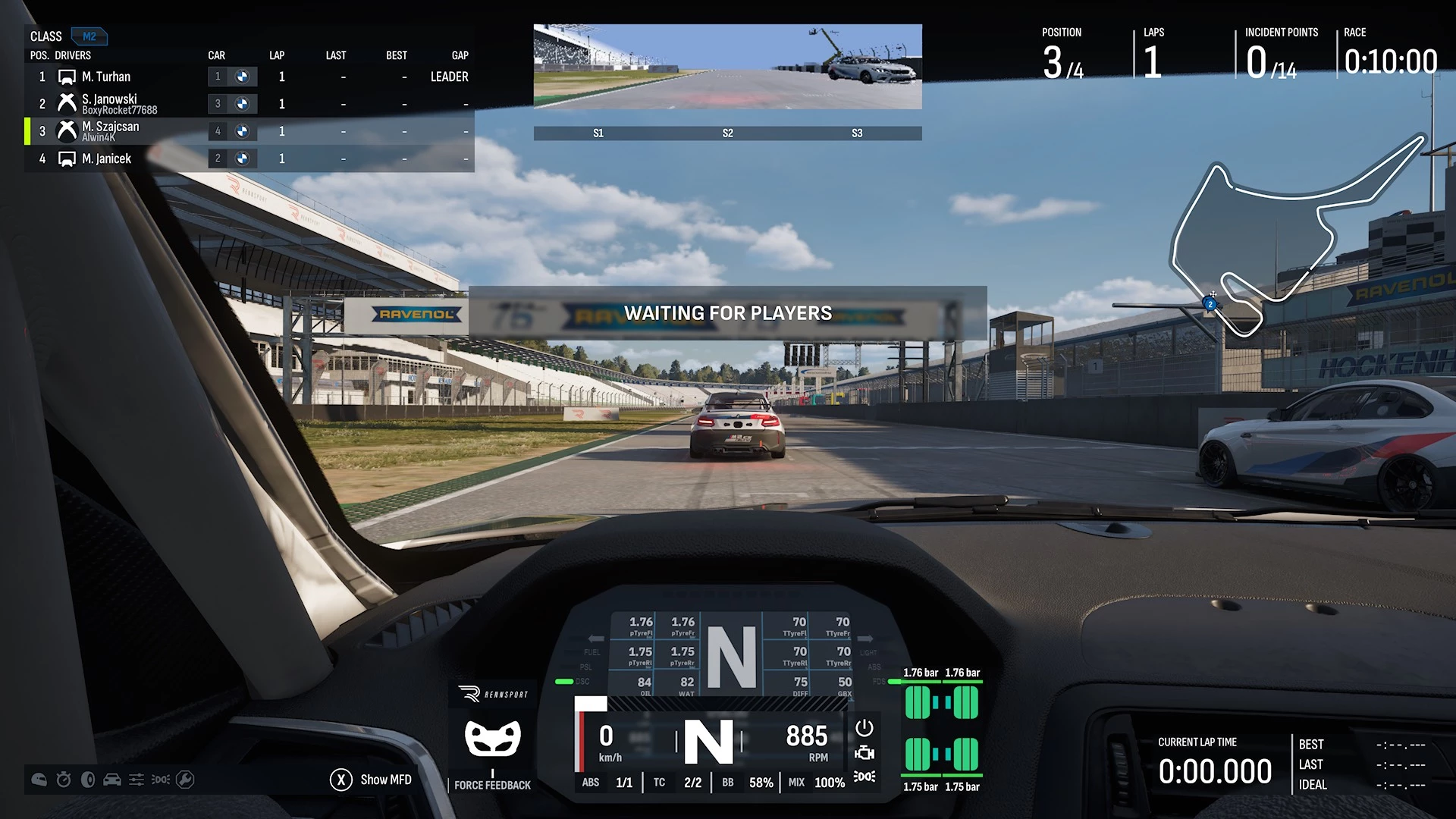Screen dimensions: 1456x819
Task: Select the headlights icon in MFD bar
Action: coord(161,780)
